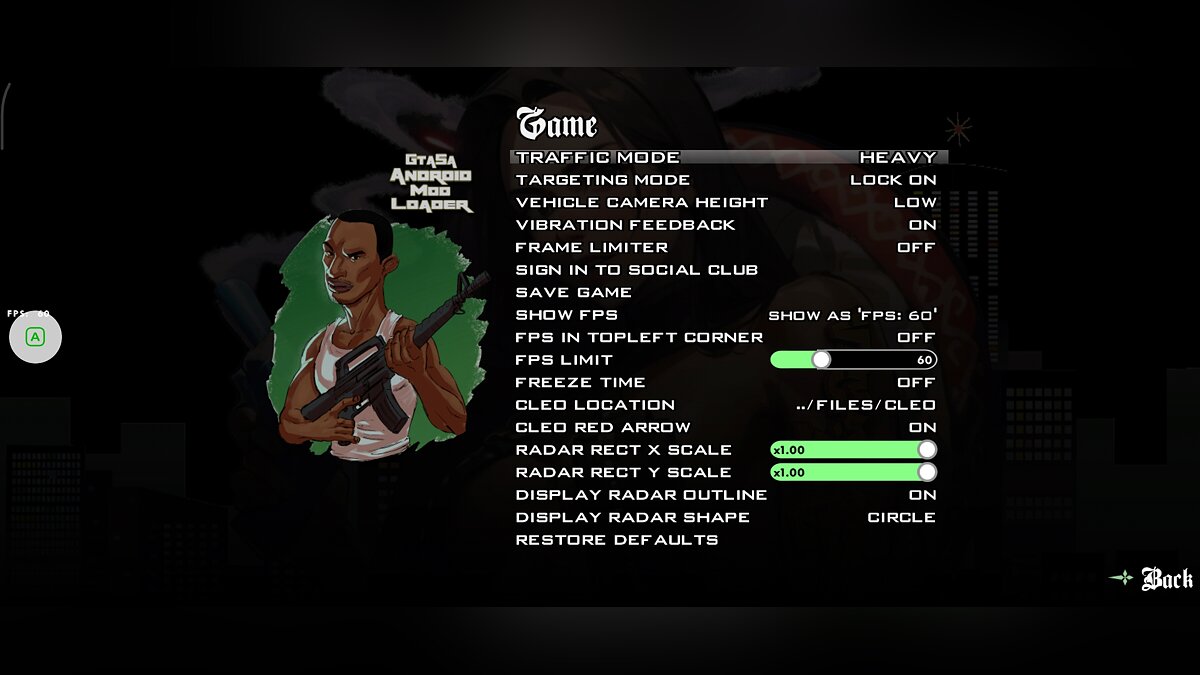Viewport: 1200px width, 675px height.
Task: Select Restore Defaults
Action: (617, 540)
